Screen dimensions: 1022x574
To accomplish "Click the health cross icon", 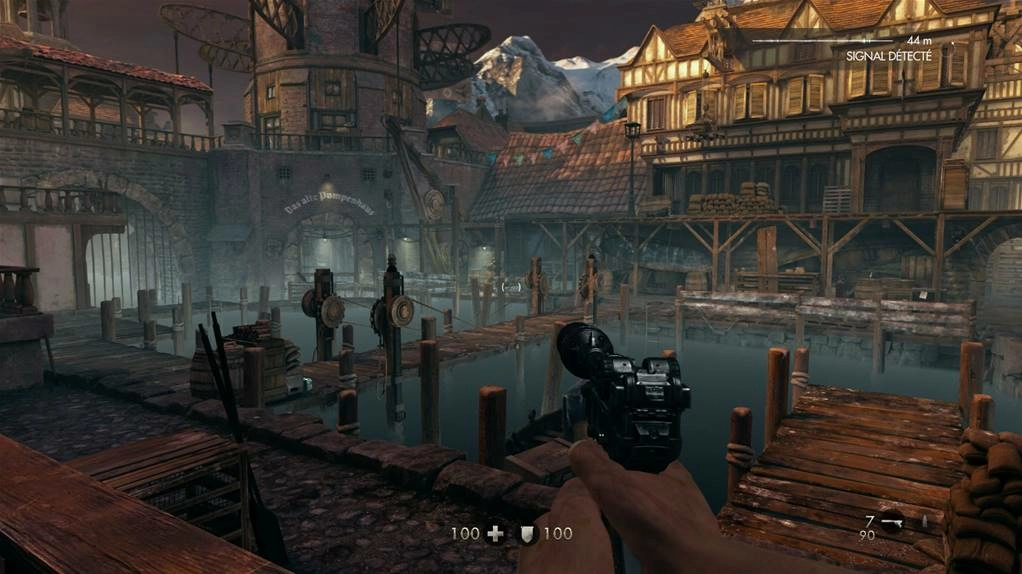I will pyautogui.click(x=495, y=534).
